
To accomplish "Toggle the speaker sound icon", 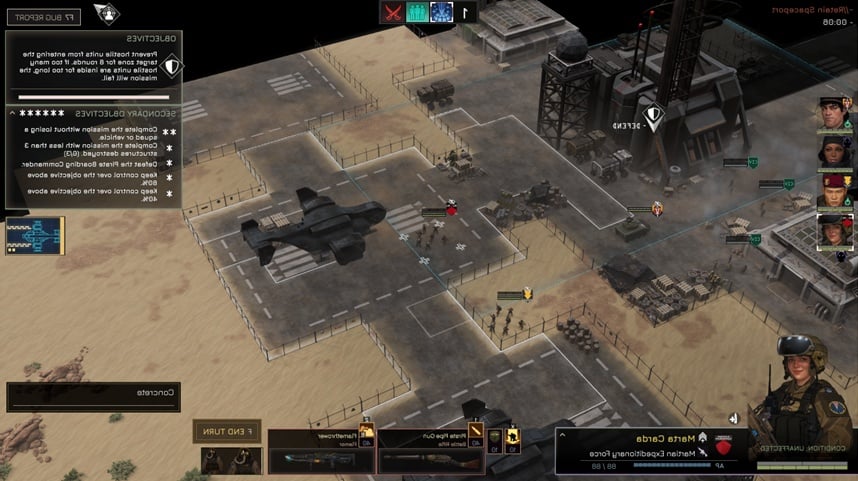I will [x=733, y=418].
